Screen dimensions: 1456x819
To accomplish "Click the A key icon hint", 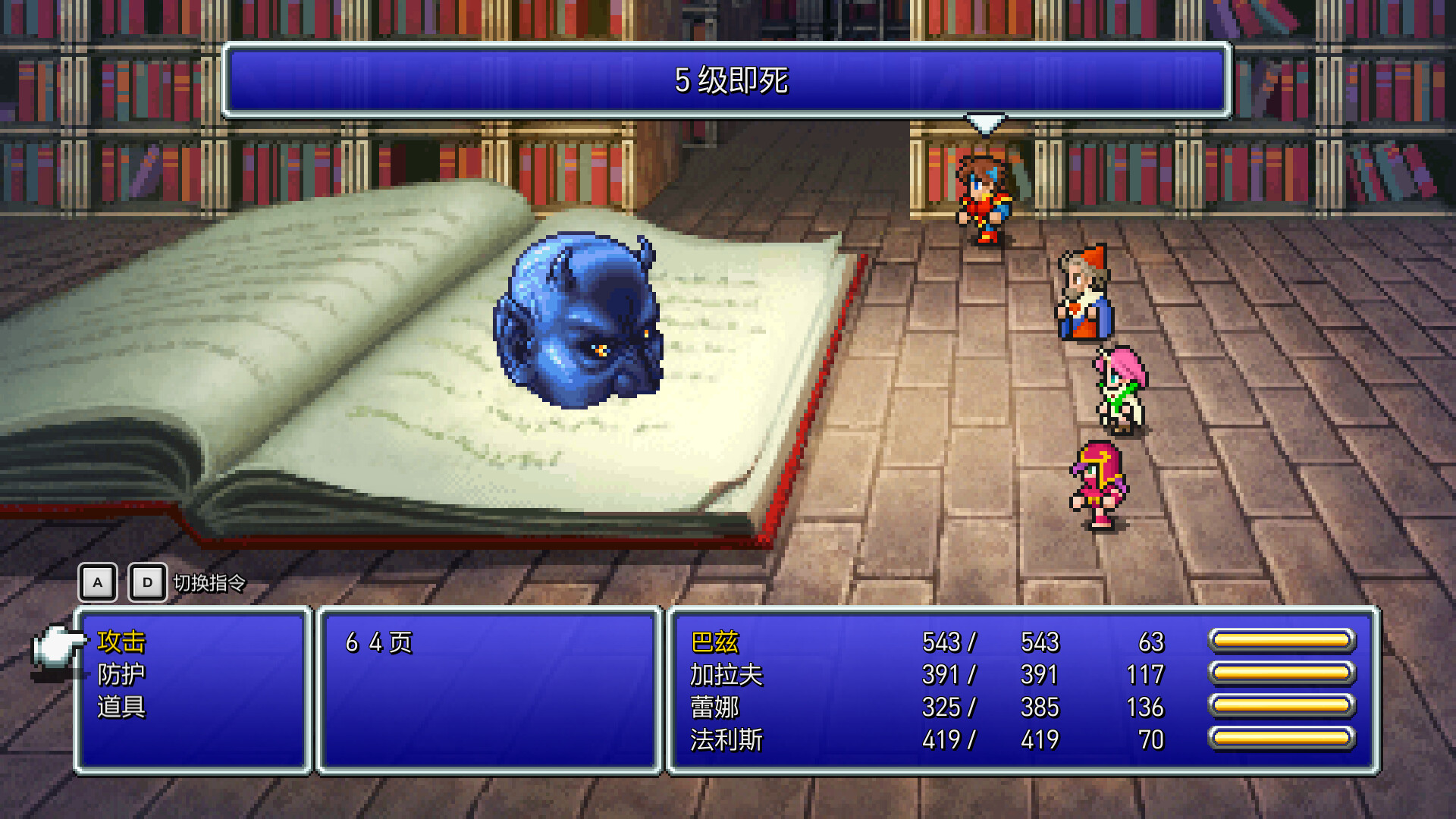I will coord(97,582).
